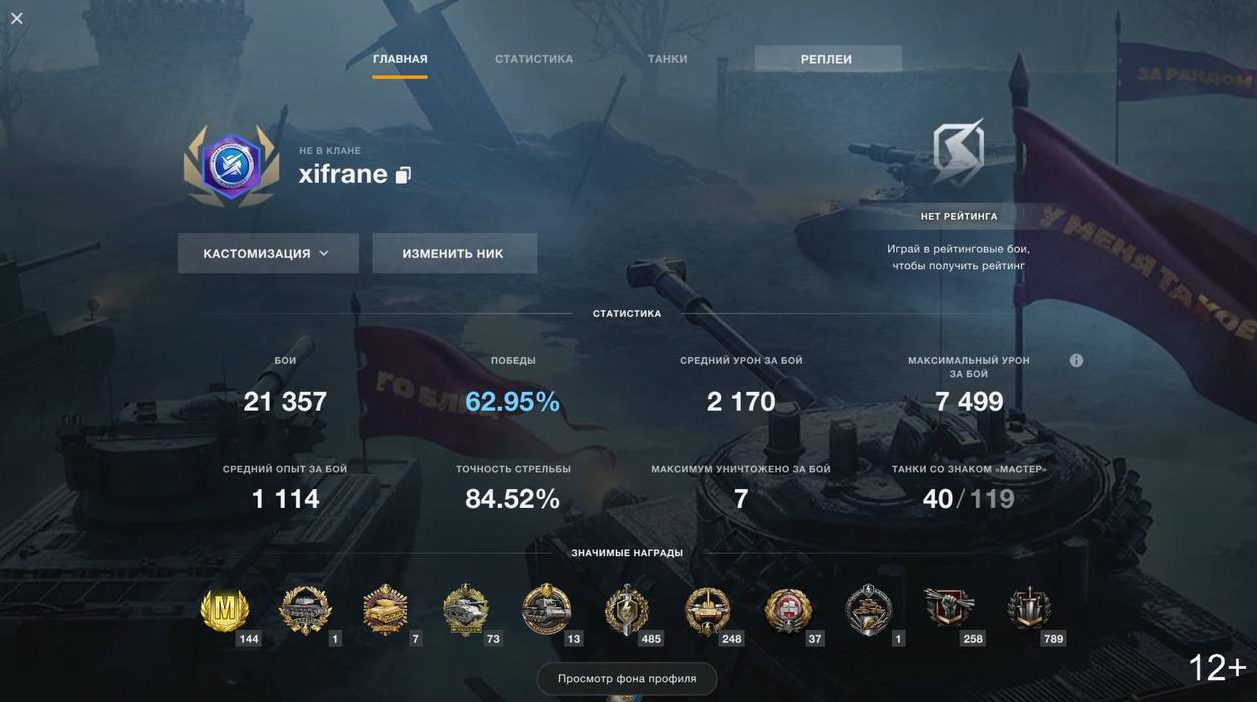Go to the Танки tab
1257x702 pixels.
[x=667, y=59]
